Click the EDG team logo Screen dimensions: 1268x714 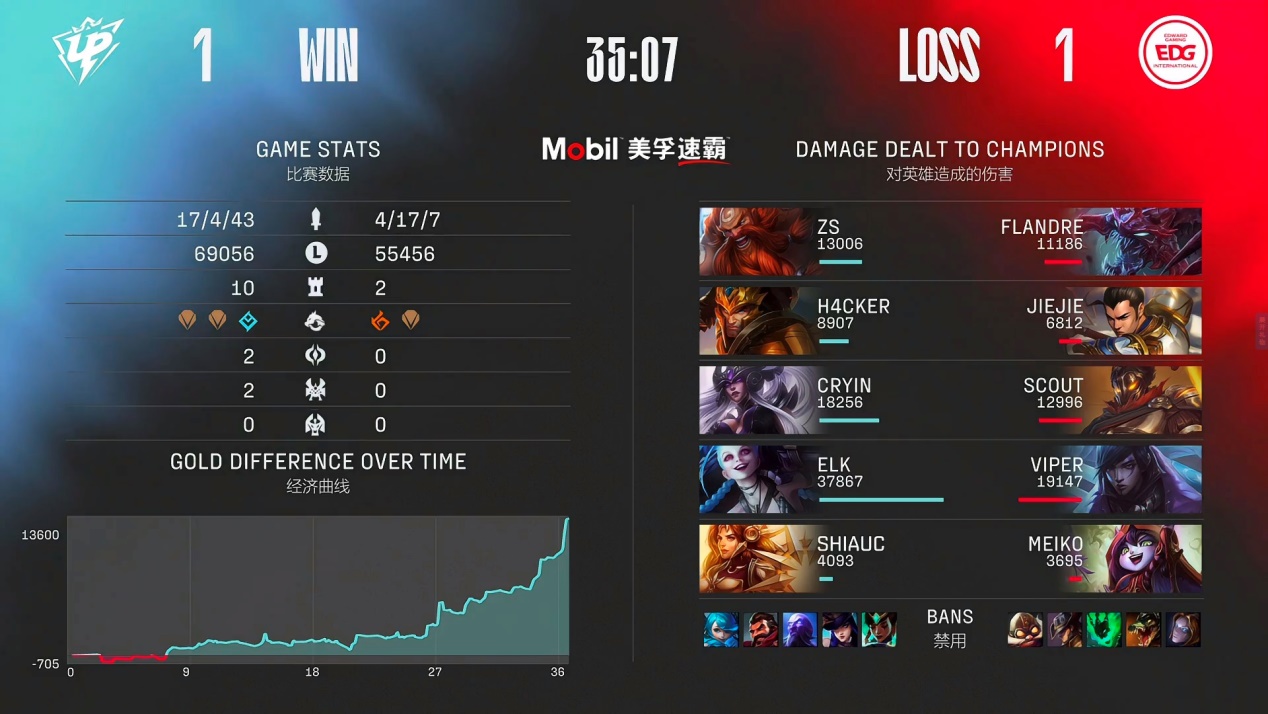[x=1175, y=53]
